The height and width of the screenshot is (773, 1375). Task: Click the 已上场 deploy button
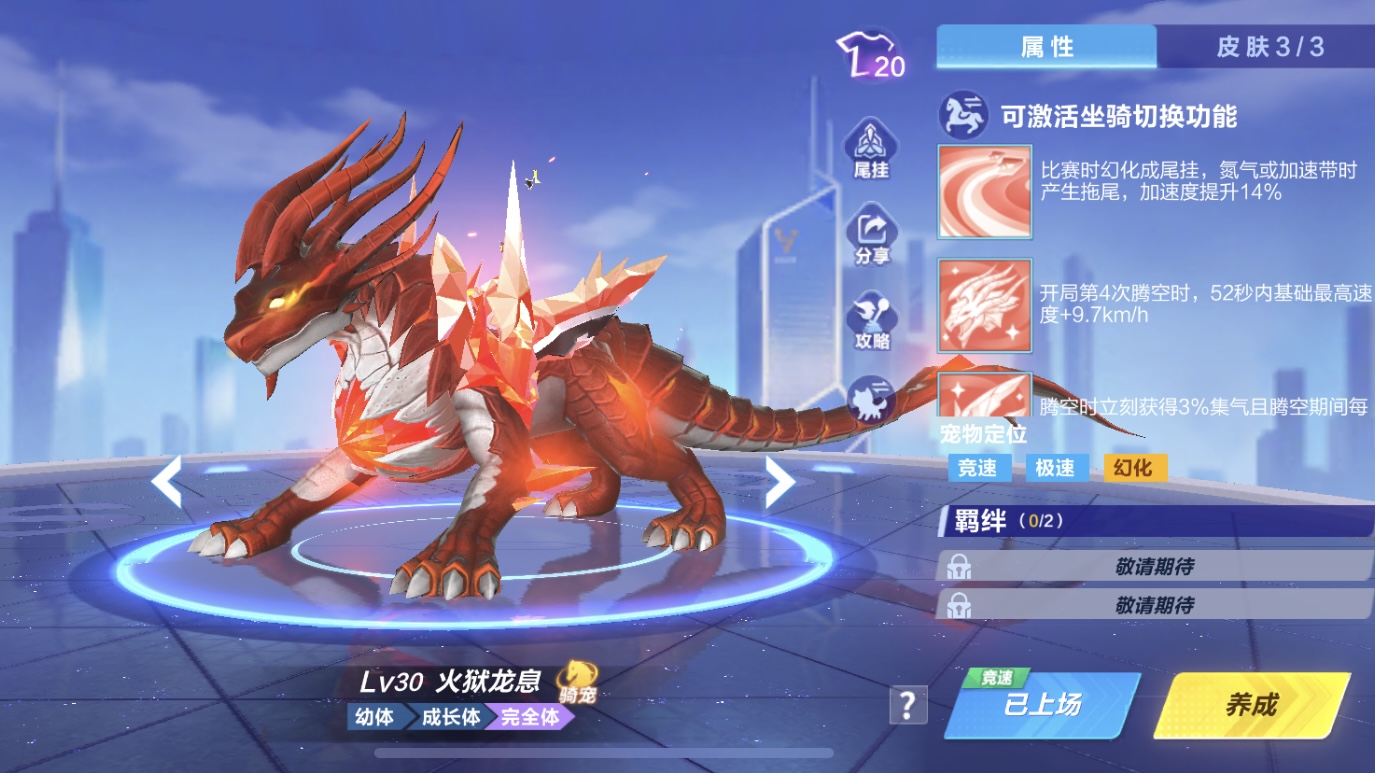click(x=1042, y=705)
